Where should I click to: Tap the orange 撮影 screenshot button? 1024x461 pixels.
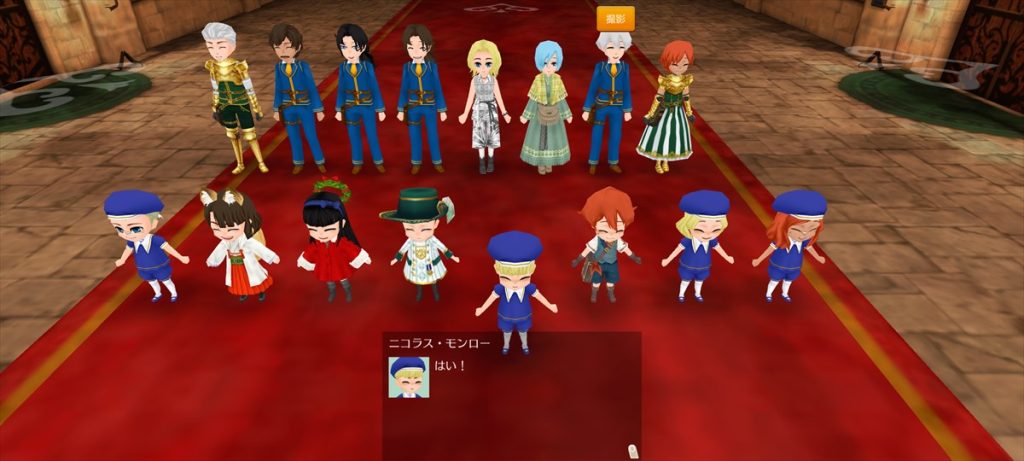[x=615, y=19]
